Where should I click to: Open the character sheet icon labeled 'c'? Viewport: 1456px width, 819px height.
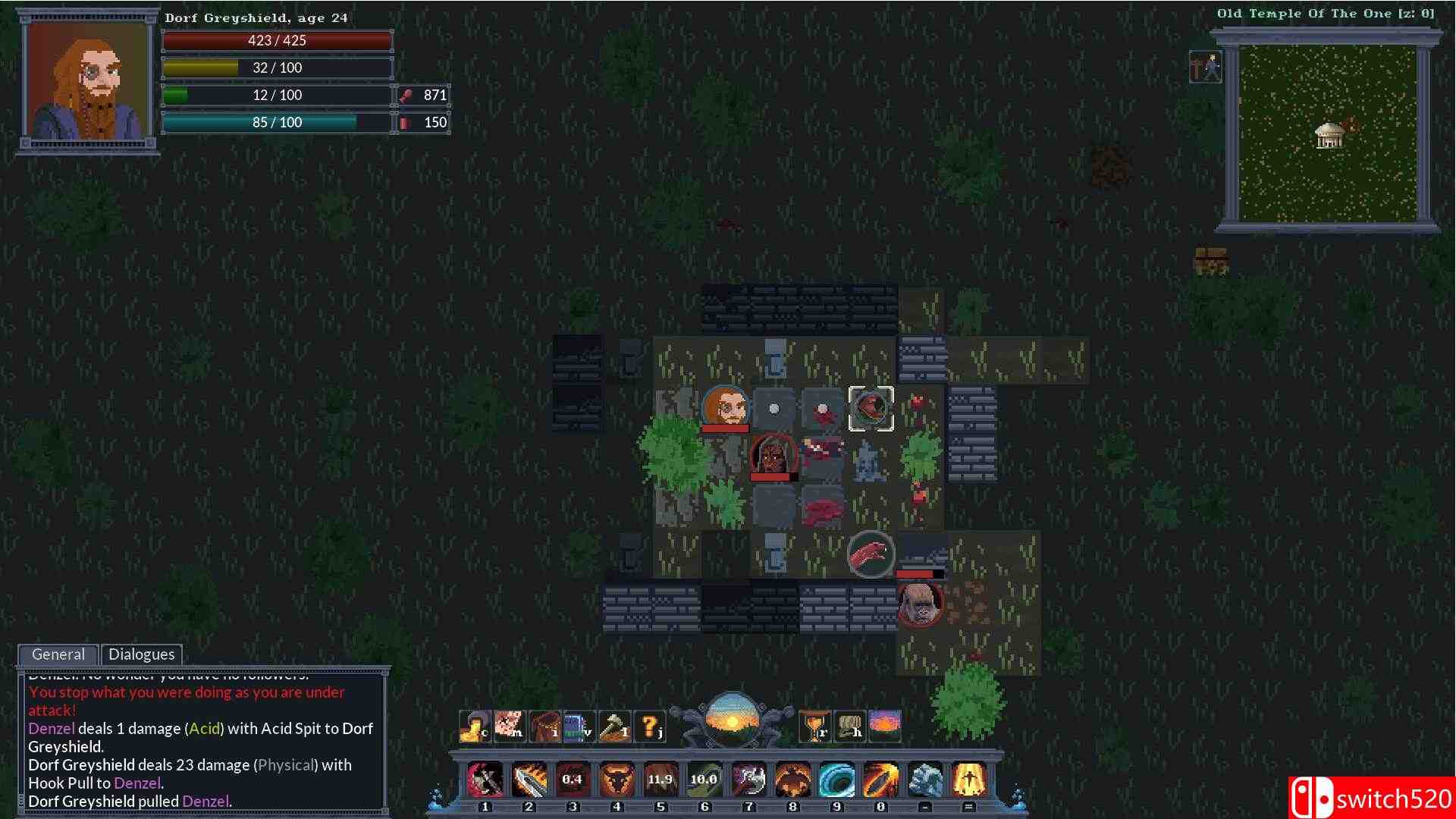475,724
